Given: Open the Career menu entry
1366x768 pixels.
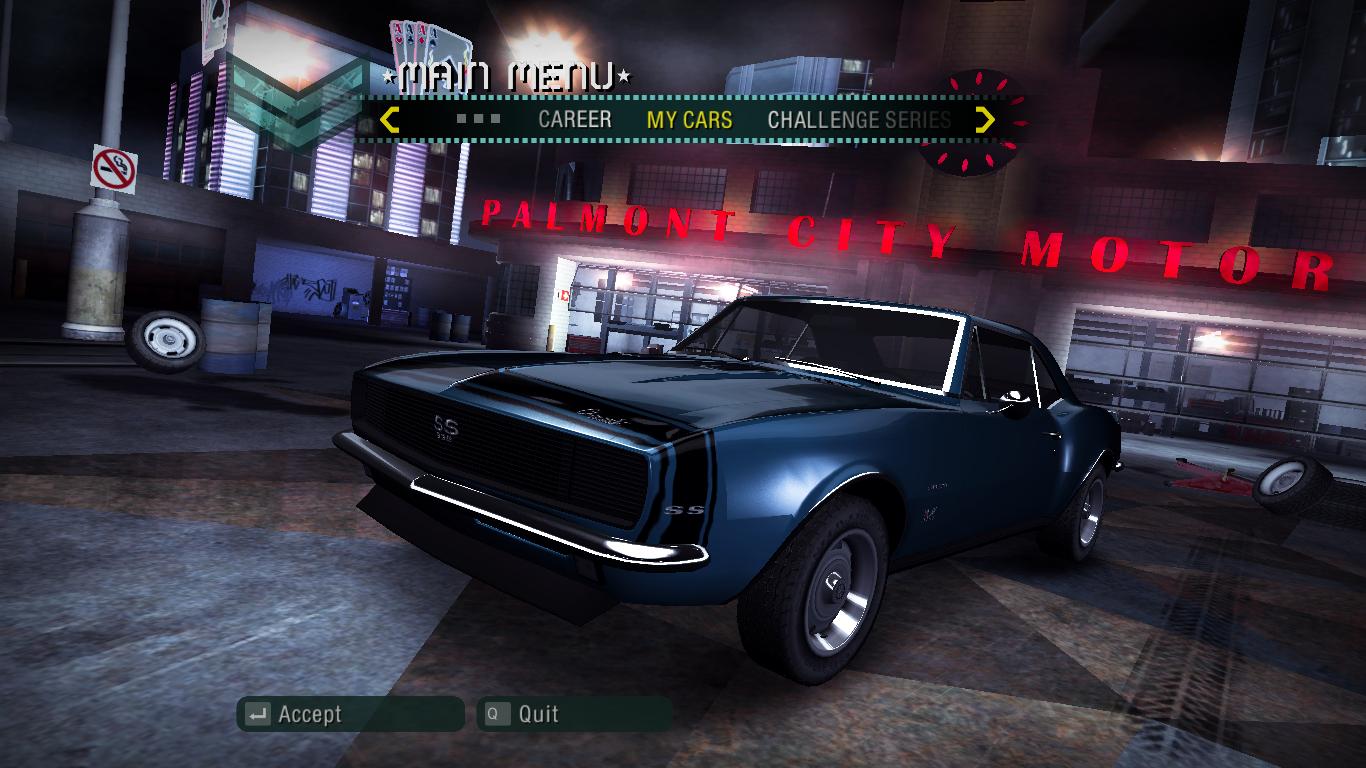Looking at the screenshot, I should coord(574,120).
